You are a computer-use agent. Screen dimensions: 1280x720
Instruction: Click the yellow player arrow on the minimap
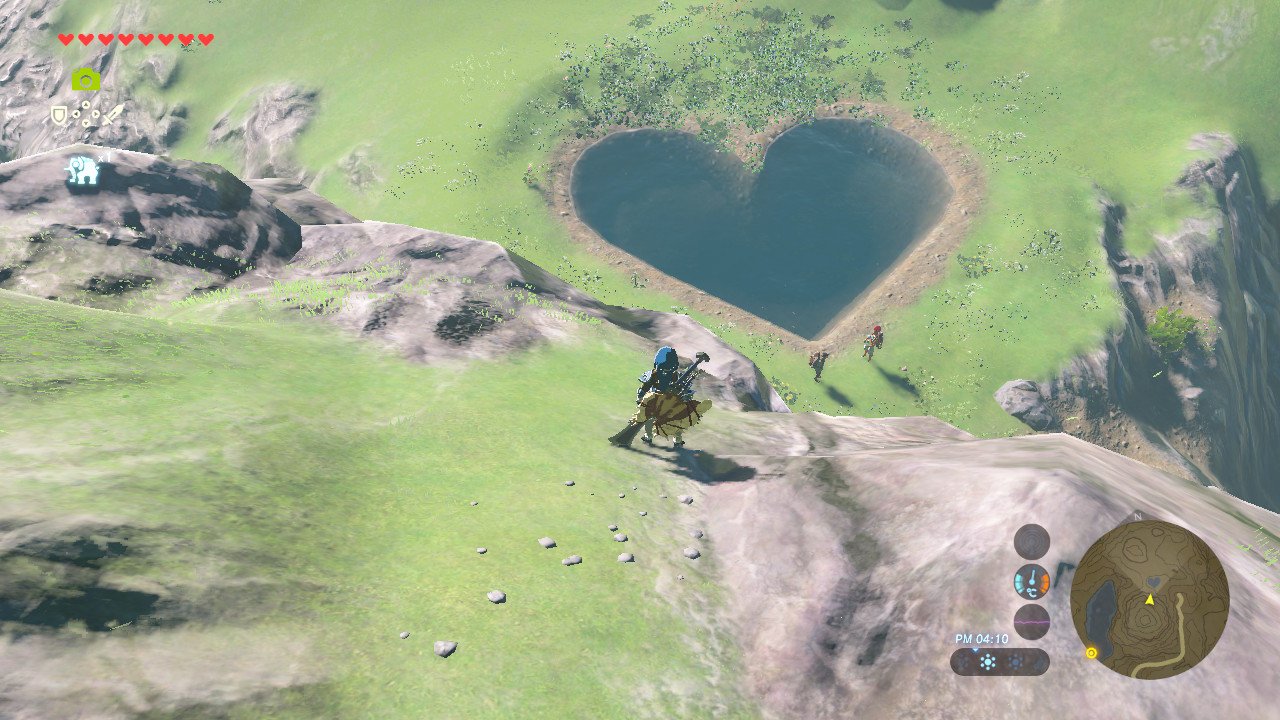pos(1149,599)
